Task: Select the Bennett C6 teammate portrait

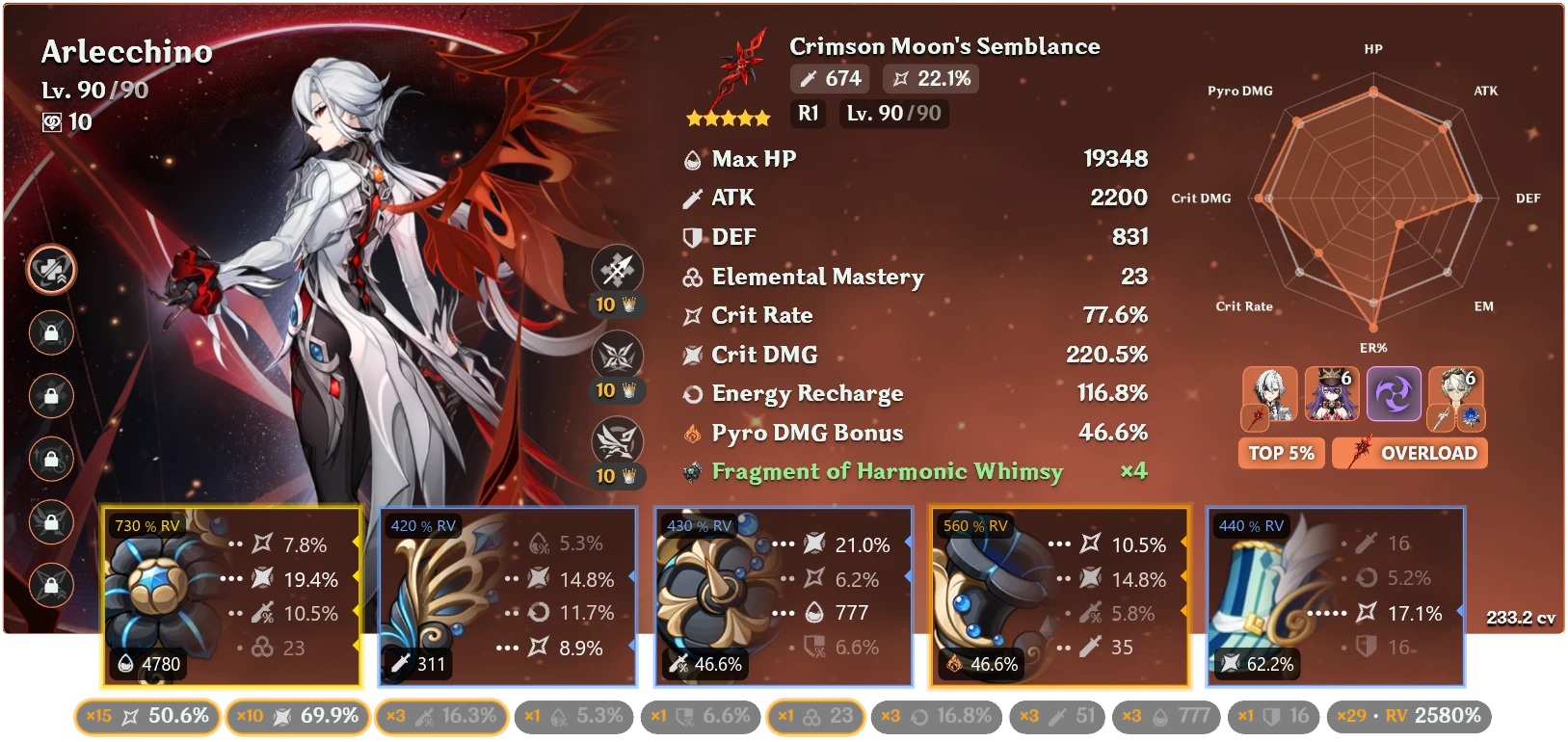Action: pos(1457,395)
